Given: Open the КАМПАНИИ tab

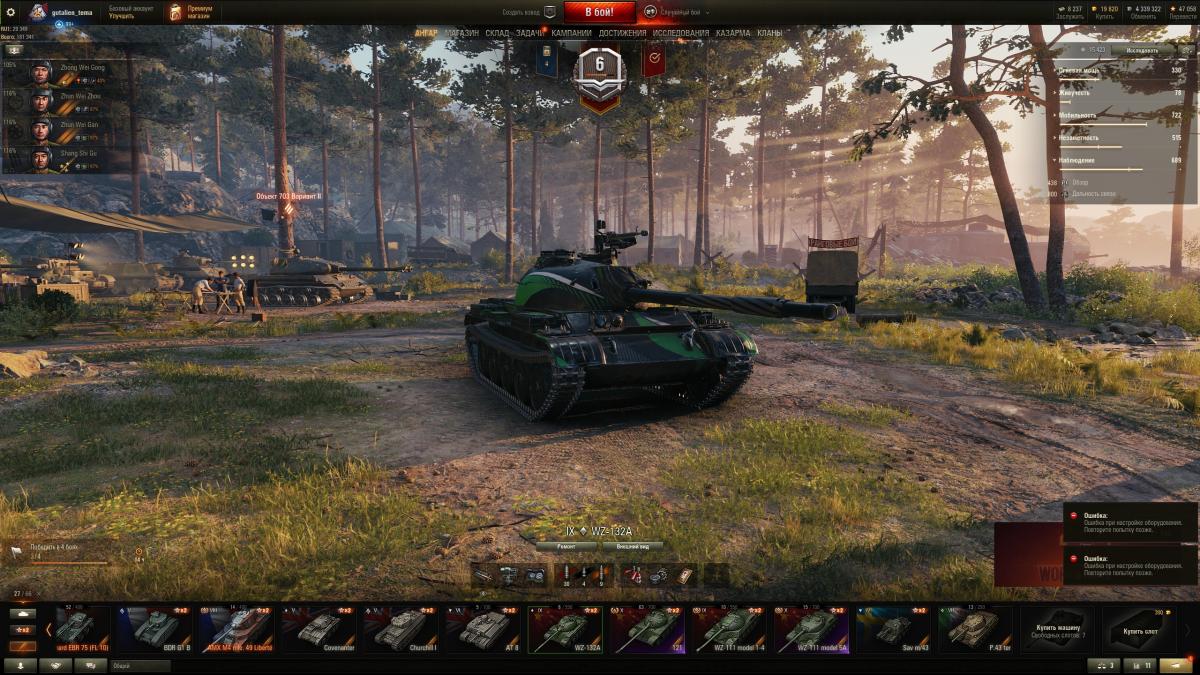Looking at the screenshot, I should pos(571,33).
